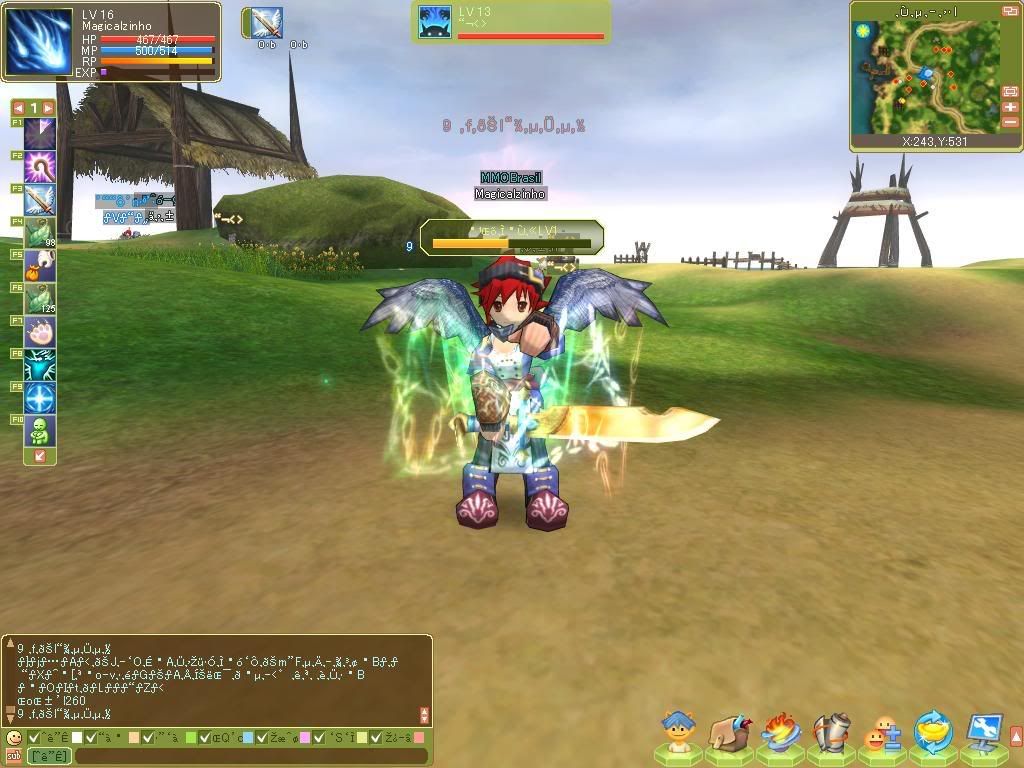
Task: Use the green leaf item with 98 count
Action: (40, 233)
